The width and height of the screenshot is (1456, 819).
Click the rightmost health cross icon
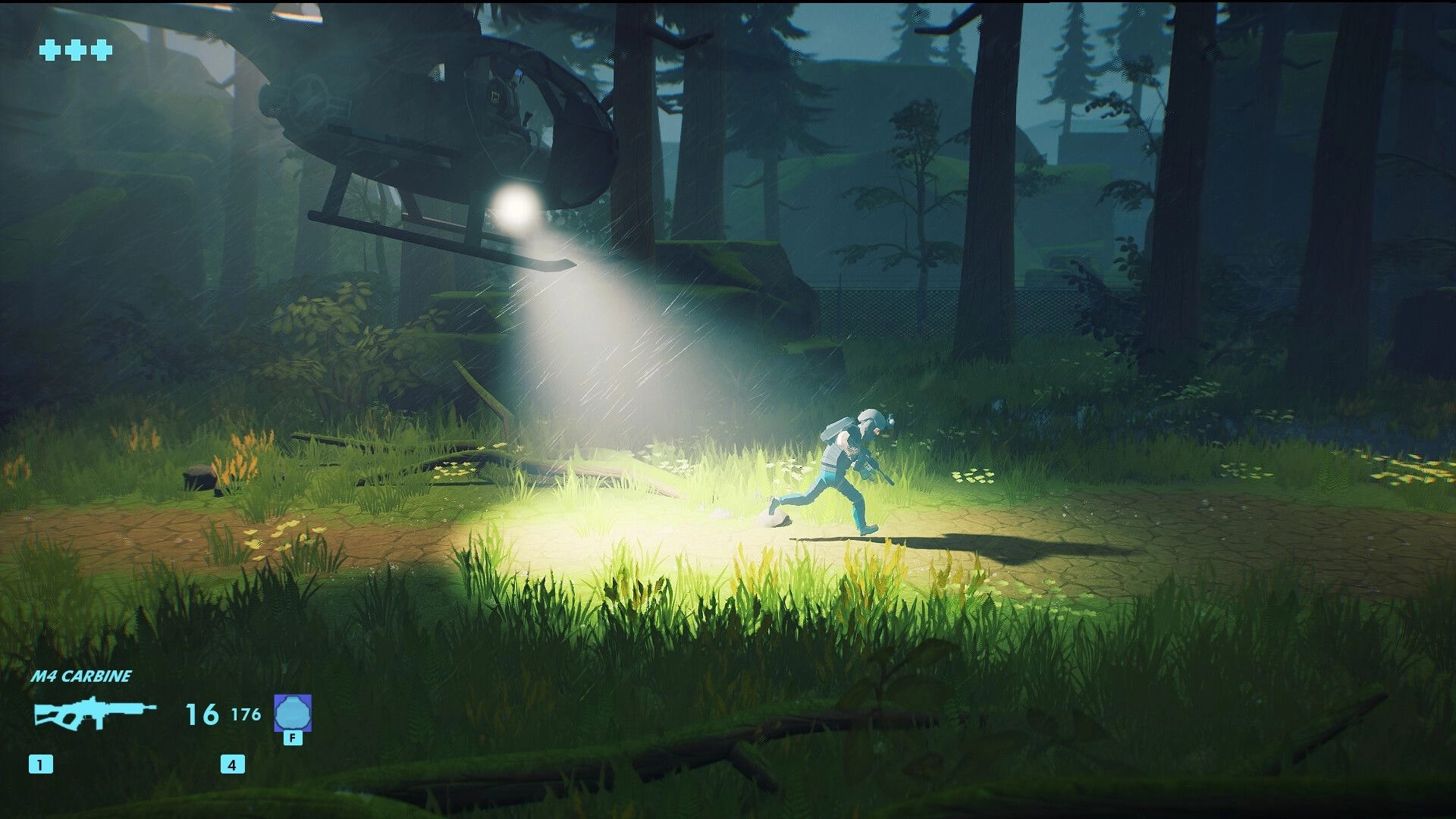pos(101,52)
